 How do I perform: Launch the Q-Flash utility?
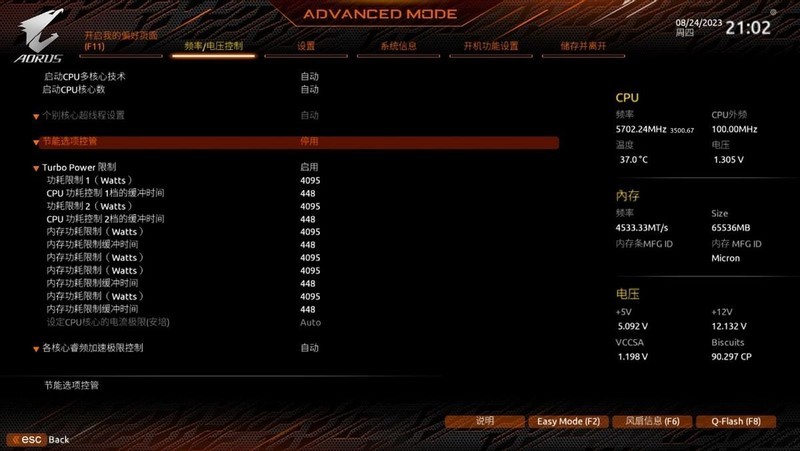tap(735, 421)
